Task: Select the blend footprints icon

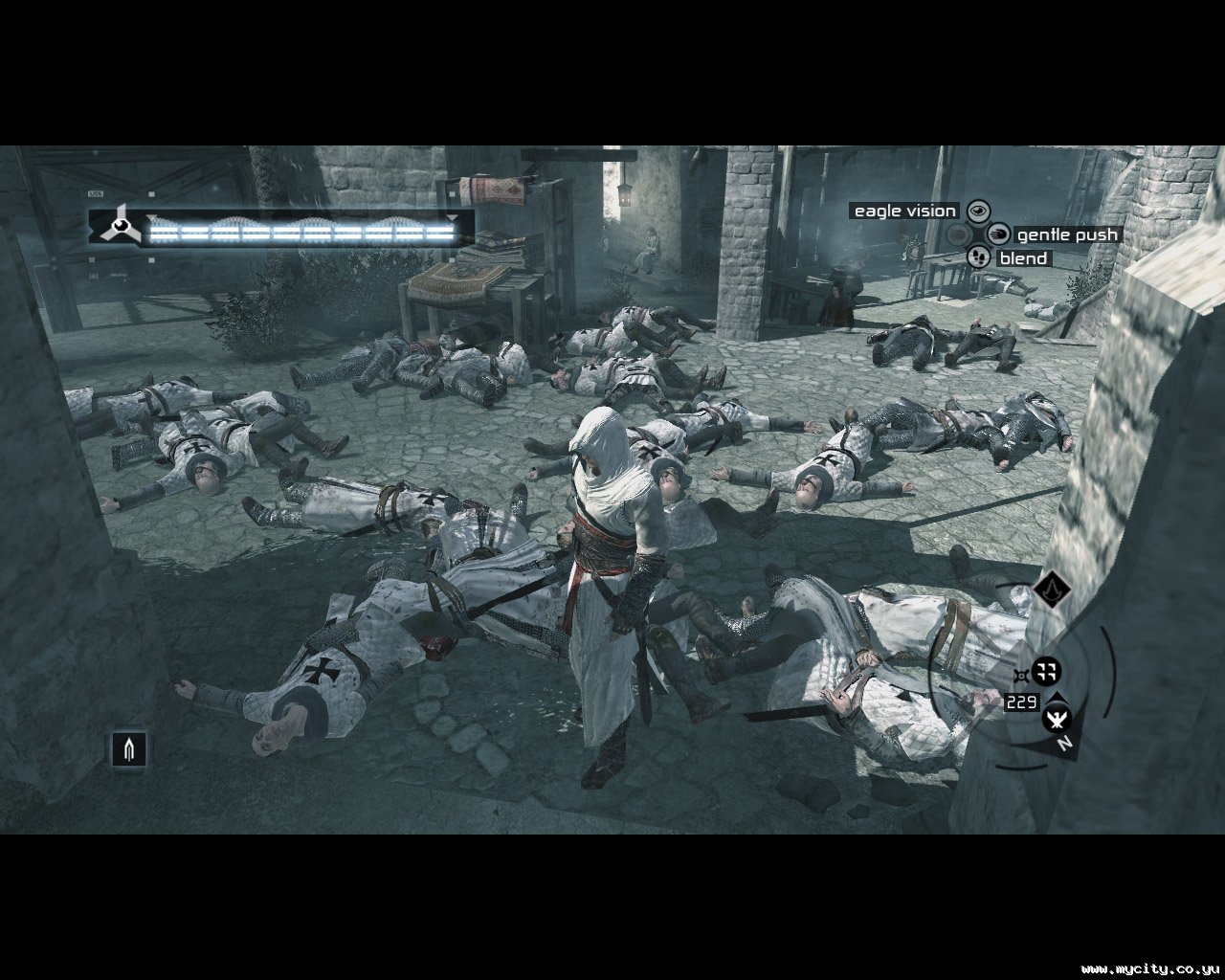Action: click(x=978, y=257)
